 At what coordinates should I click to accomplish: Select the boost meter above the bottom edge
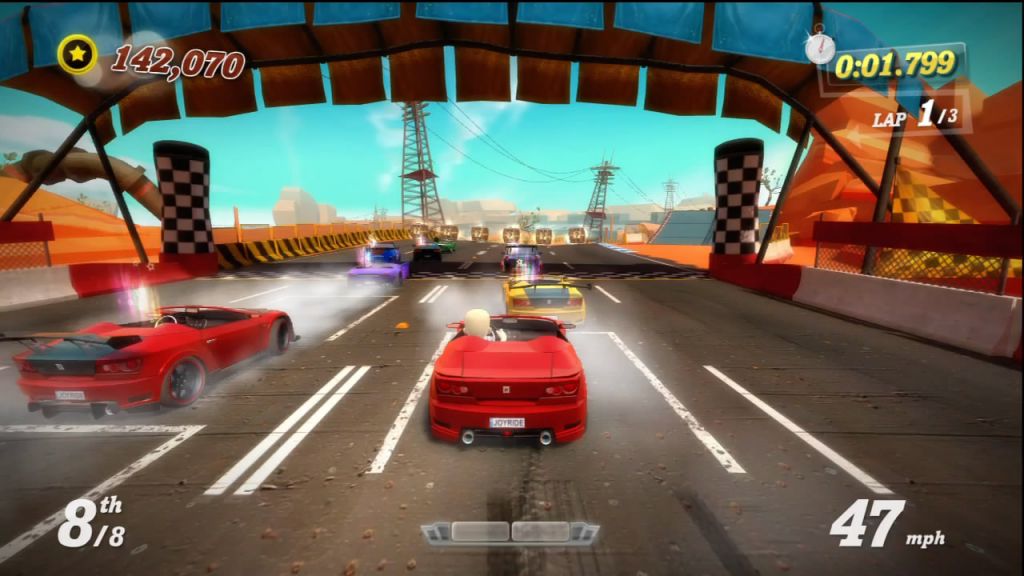(510, 532)
